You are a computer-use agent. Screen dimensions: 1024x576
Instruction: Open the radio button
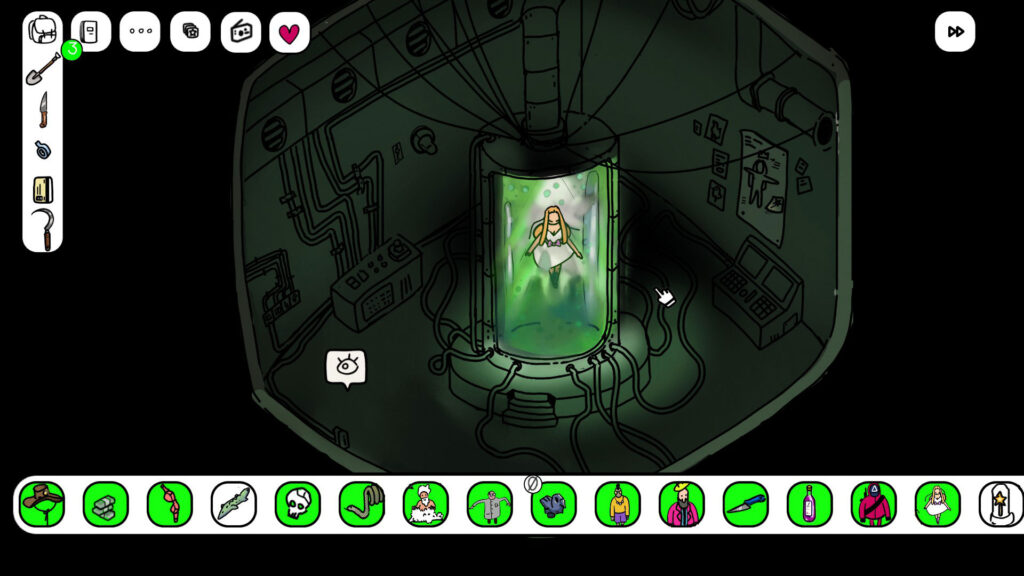[x=240, y=32]
